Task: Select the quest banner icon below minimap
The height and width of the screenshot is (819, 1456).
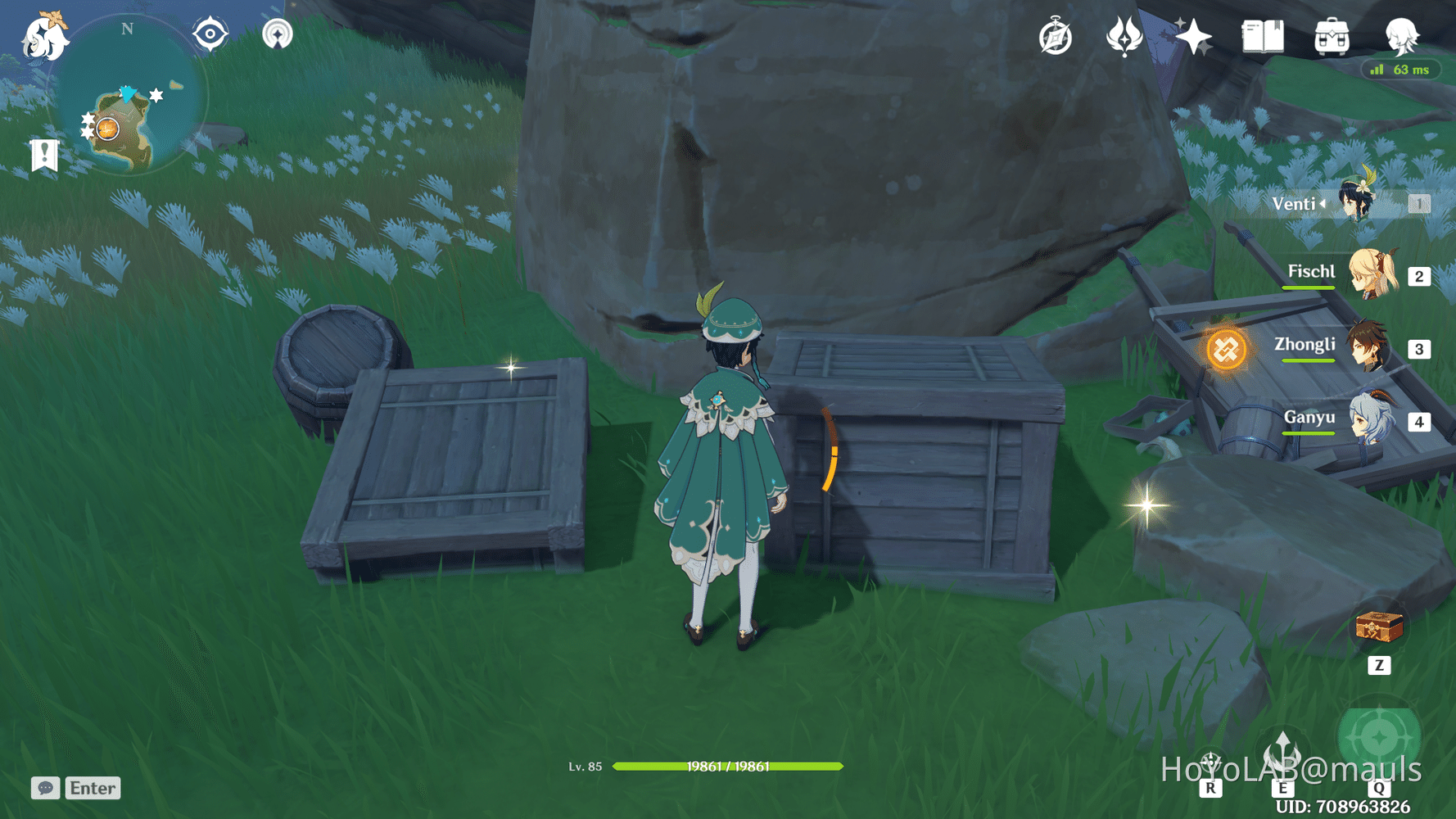Action: pyautogui.click(x=43, y=154)
